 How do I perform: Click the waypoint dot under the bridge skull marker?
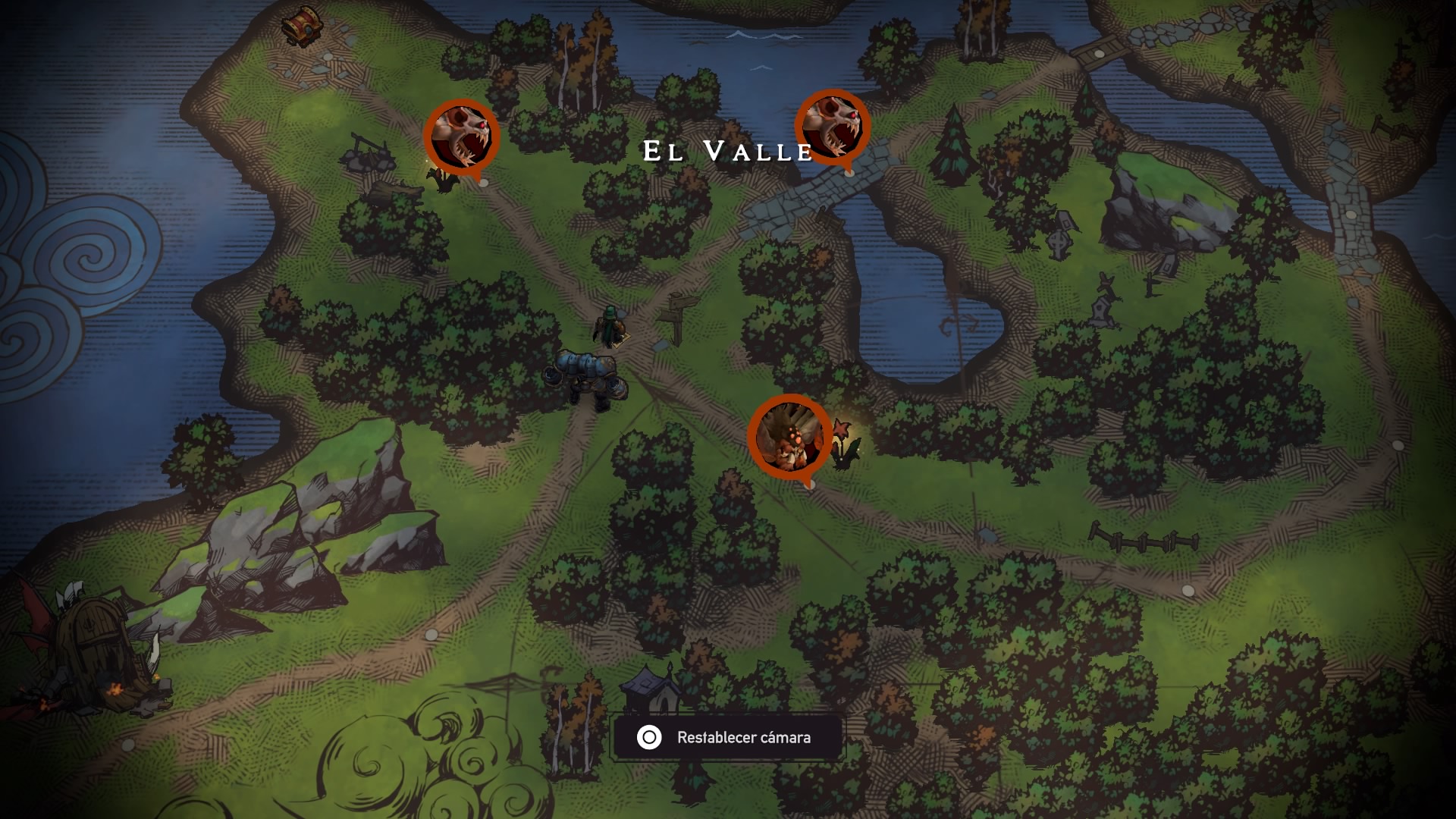(x=849, y=175)
